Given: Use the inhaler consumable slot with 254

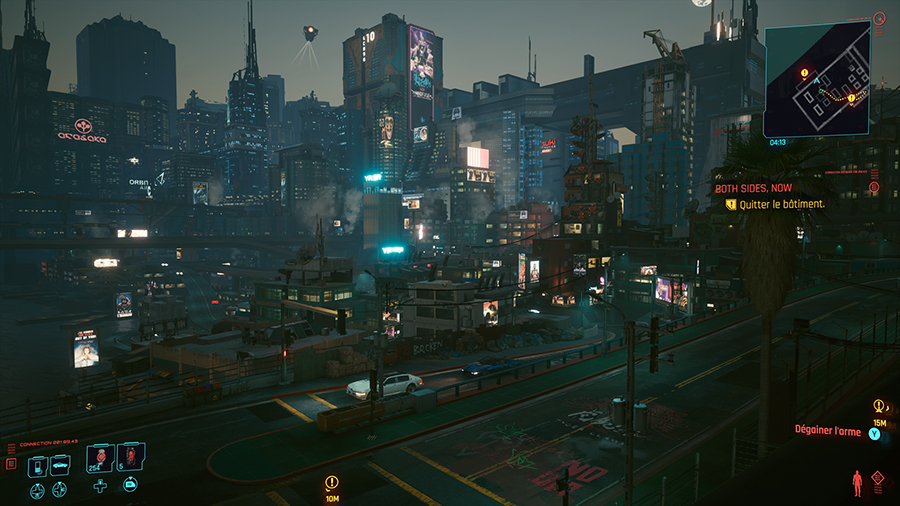Looking at the screenshot, I should click(x=100, y=458).
